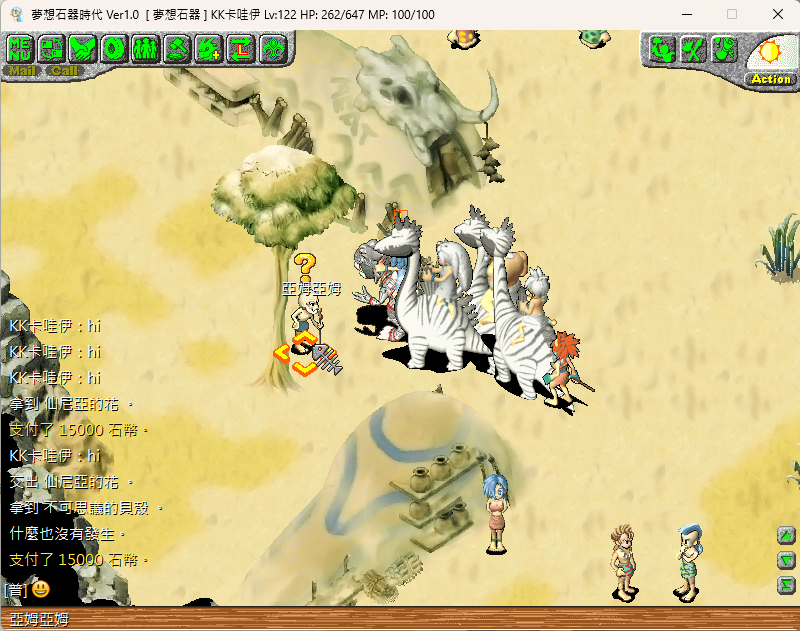The width and height of the screenshot is (800, 631).
Task: Click the crossed tools icon
Action: tap(694, 48)
